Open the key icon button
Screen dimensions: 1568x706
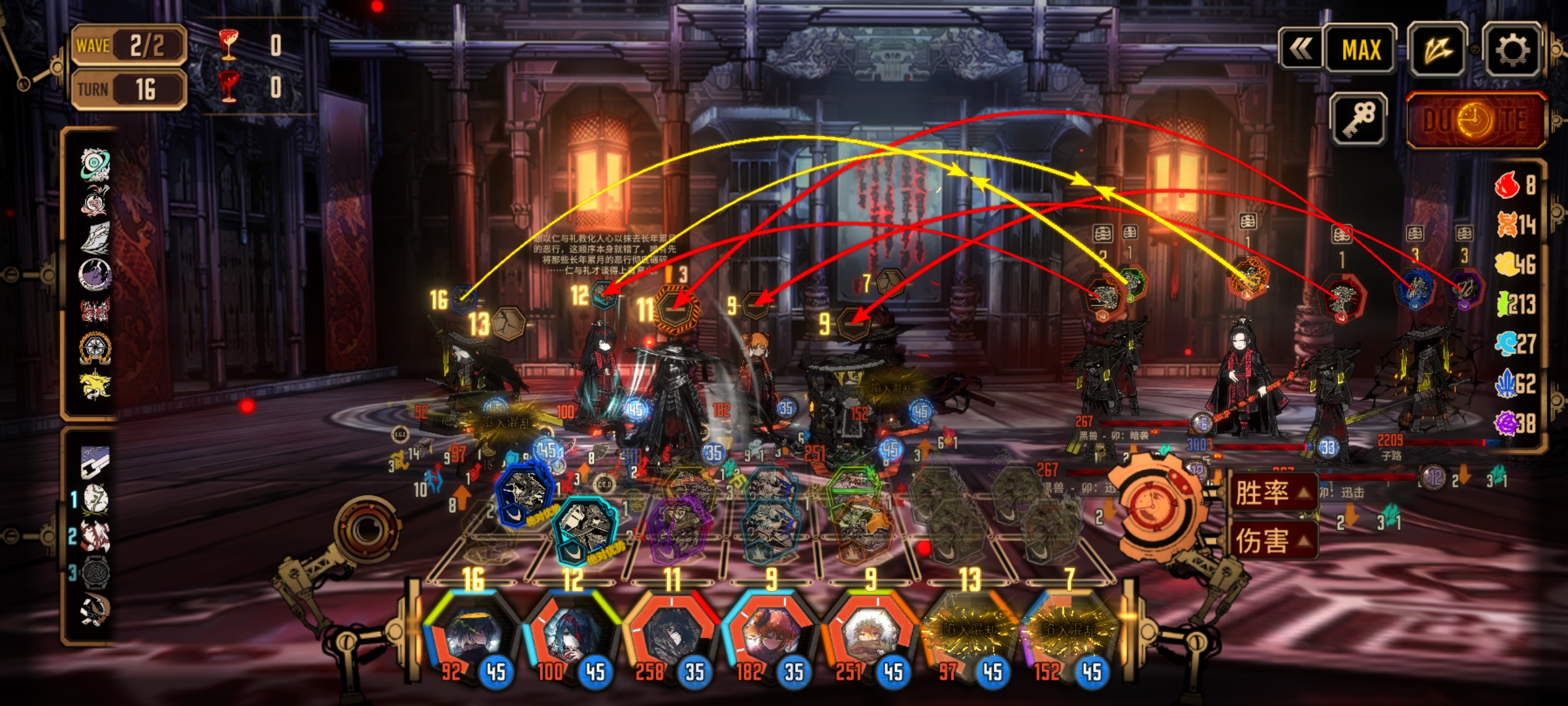[x=1359, y=119]
